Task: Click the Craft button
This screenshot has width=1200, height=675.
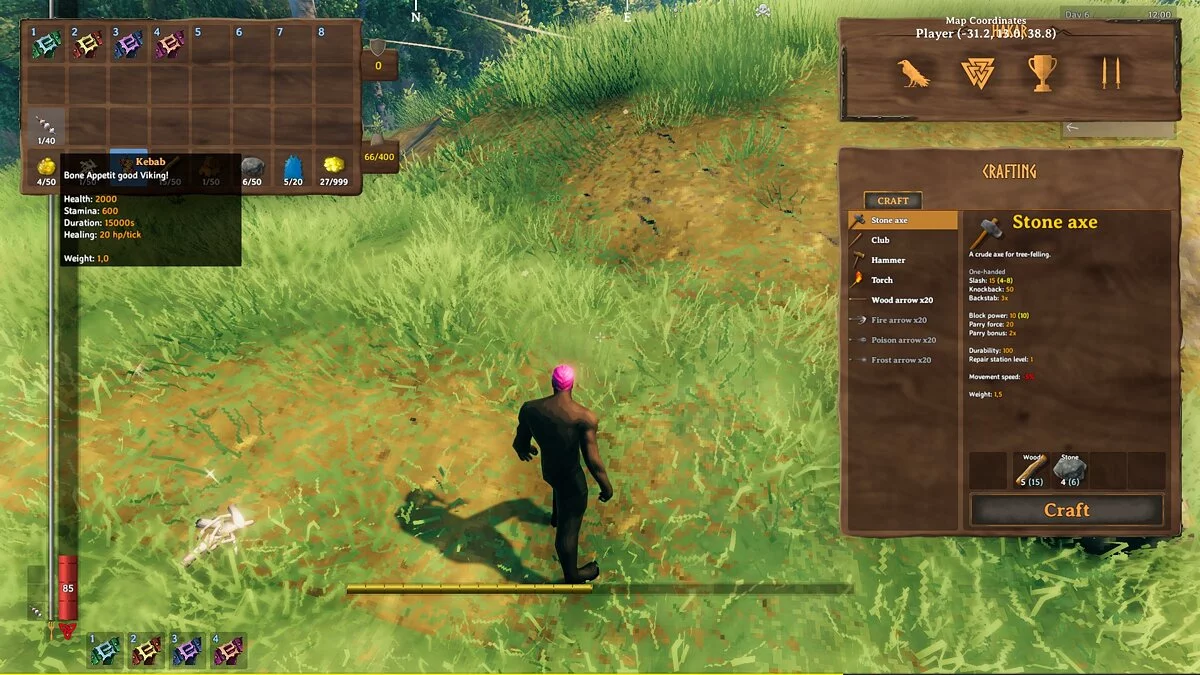Action: (1066, 510)
